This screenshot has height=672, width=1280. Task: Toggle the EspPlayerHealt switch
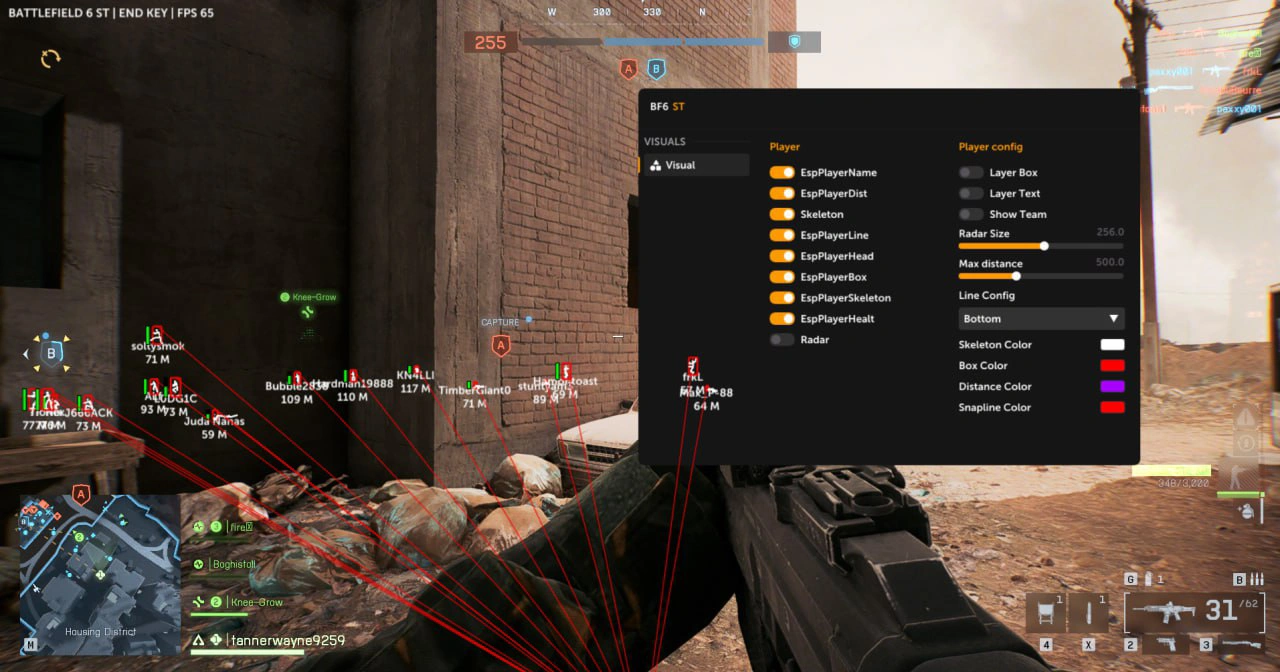pyautogui.click(x=782, y=319)
